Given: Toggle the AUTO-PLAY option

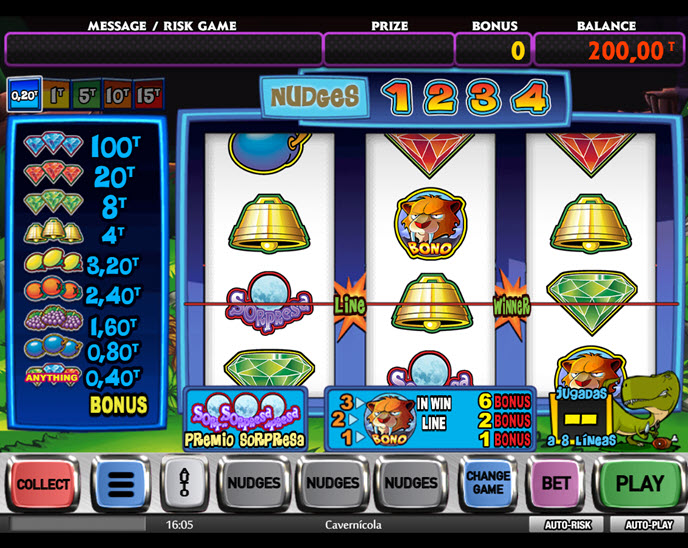Looking at the screenshot, I should 649,524.
